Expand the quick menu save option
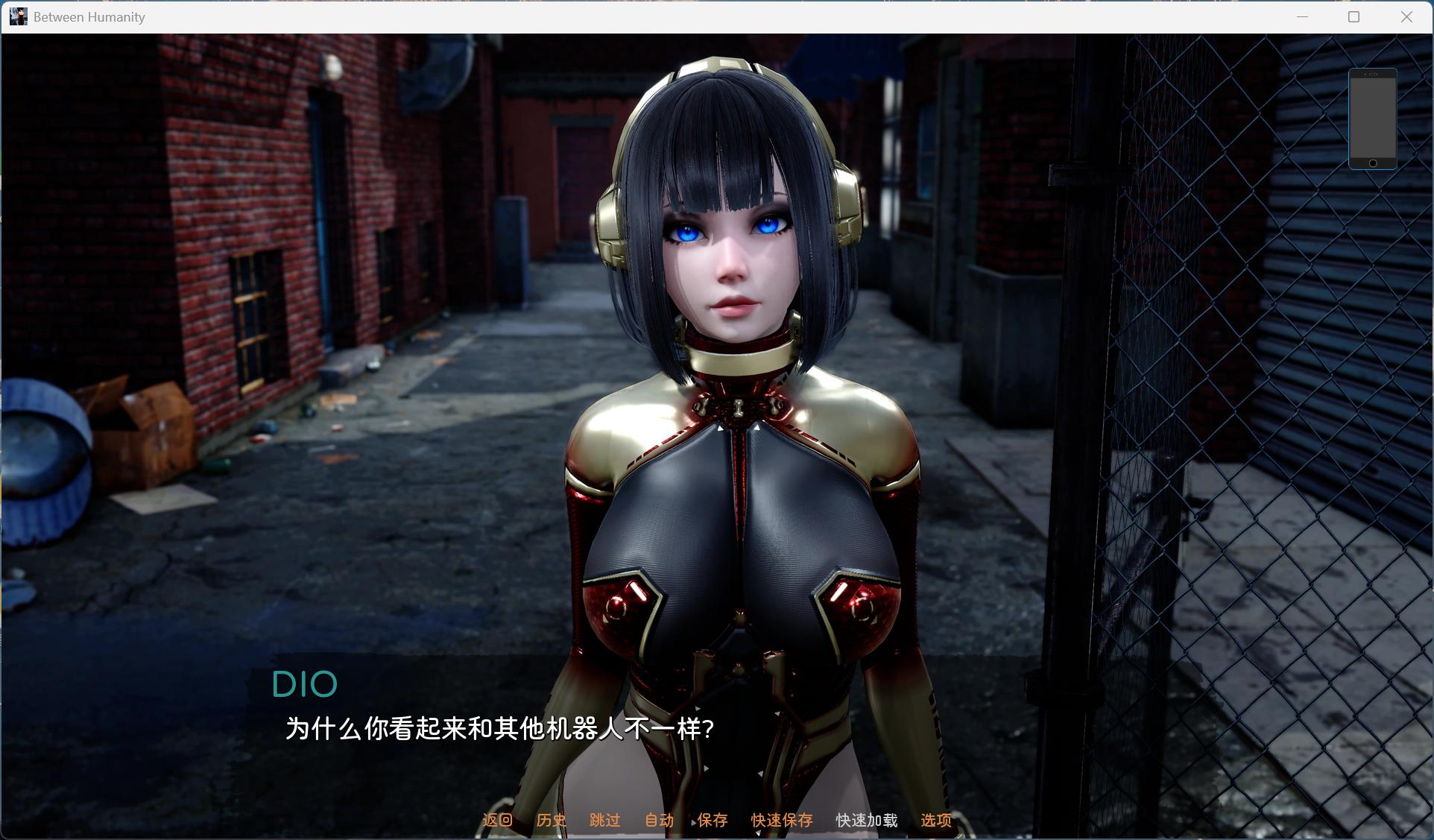Image resolution: width=1434 pixels, height=840 pixels. pyautogui.click(x=713, y=820)
